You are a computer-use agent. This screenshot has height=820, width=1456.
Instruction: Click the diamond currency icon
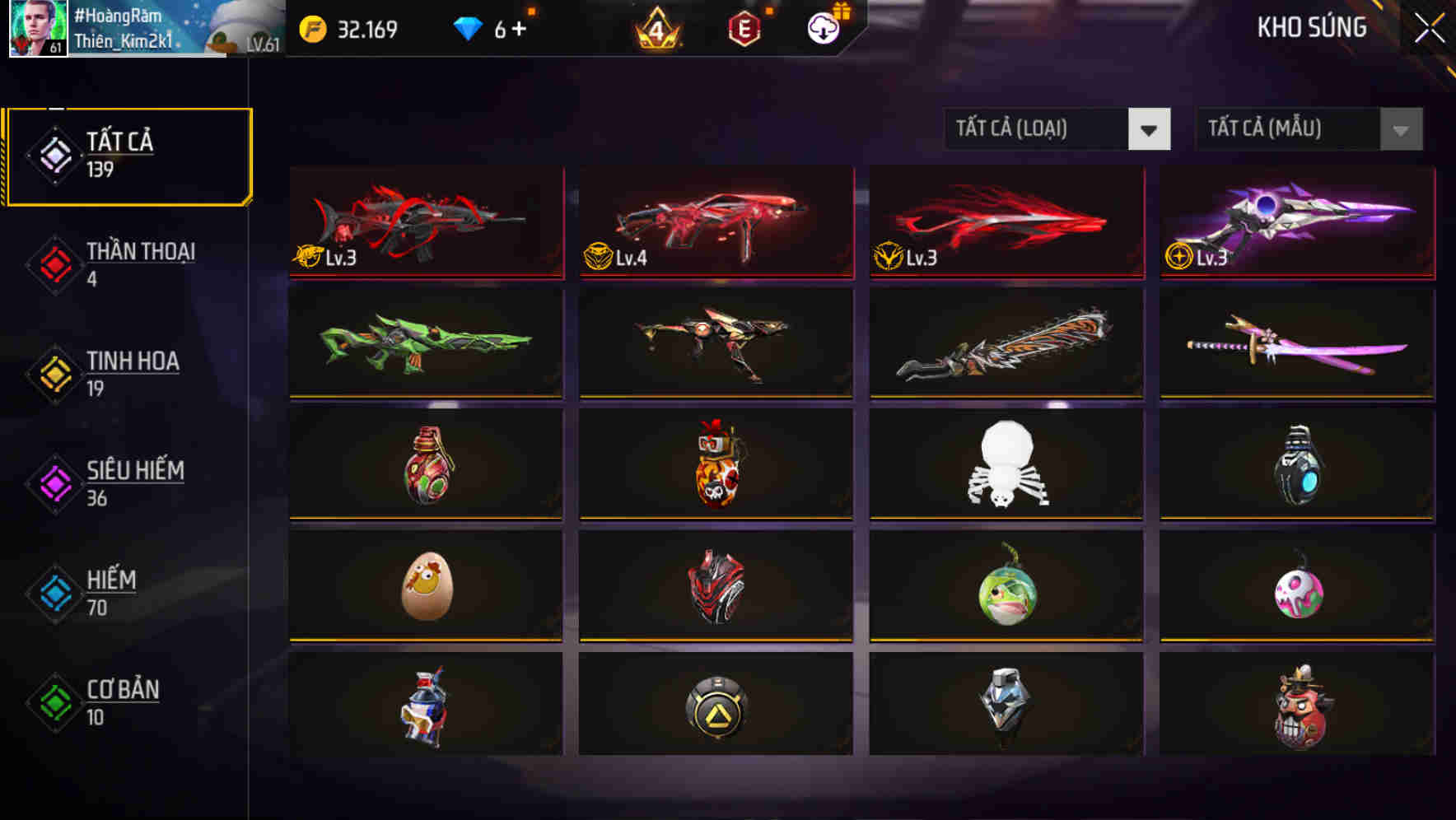(467, 27)
